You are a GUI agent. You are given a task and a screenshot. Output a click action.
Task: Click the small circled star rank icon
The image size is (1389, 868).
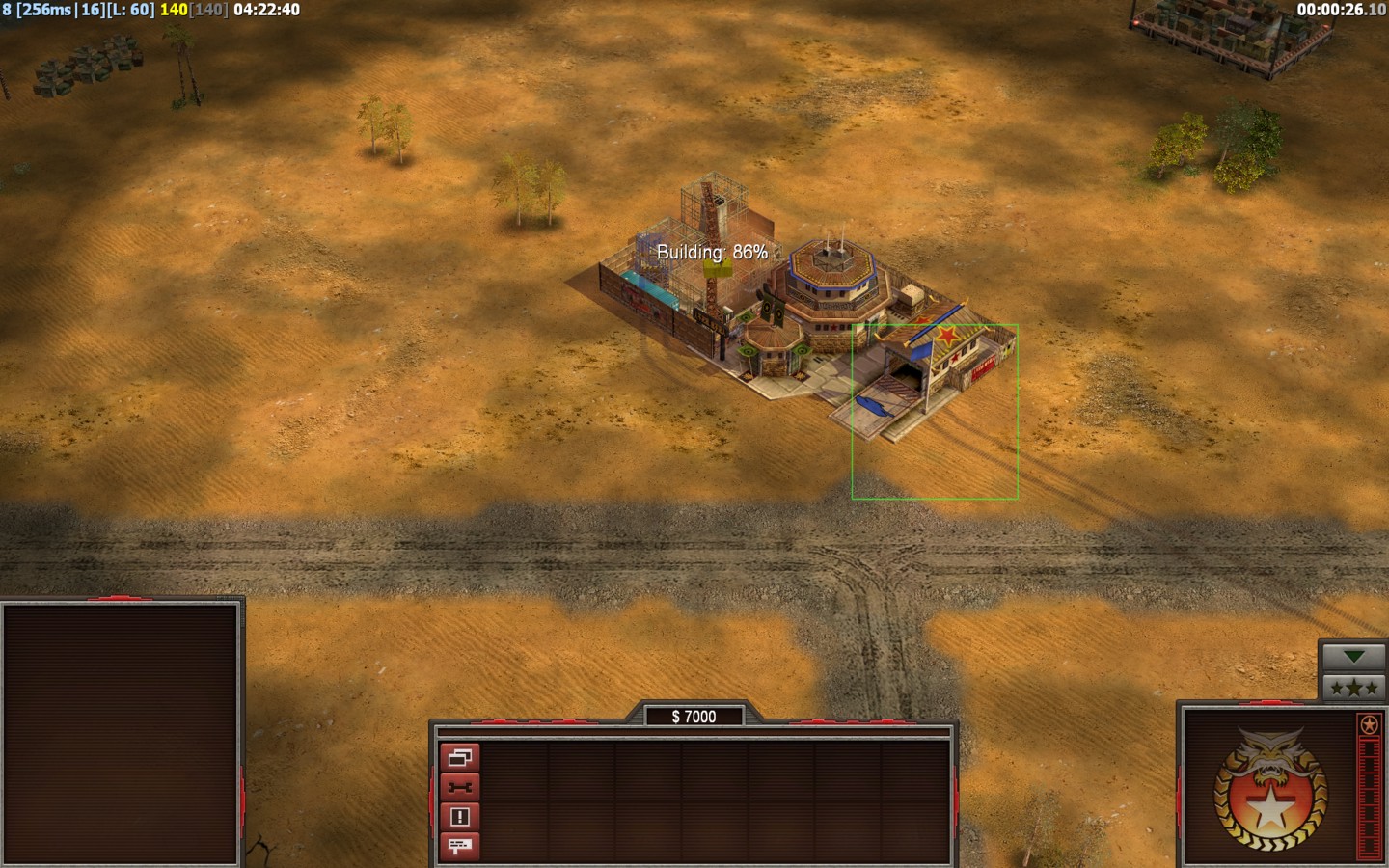click(1369, 724)
